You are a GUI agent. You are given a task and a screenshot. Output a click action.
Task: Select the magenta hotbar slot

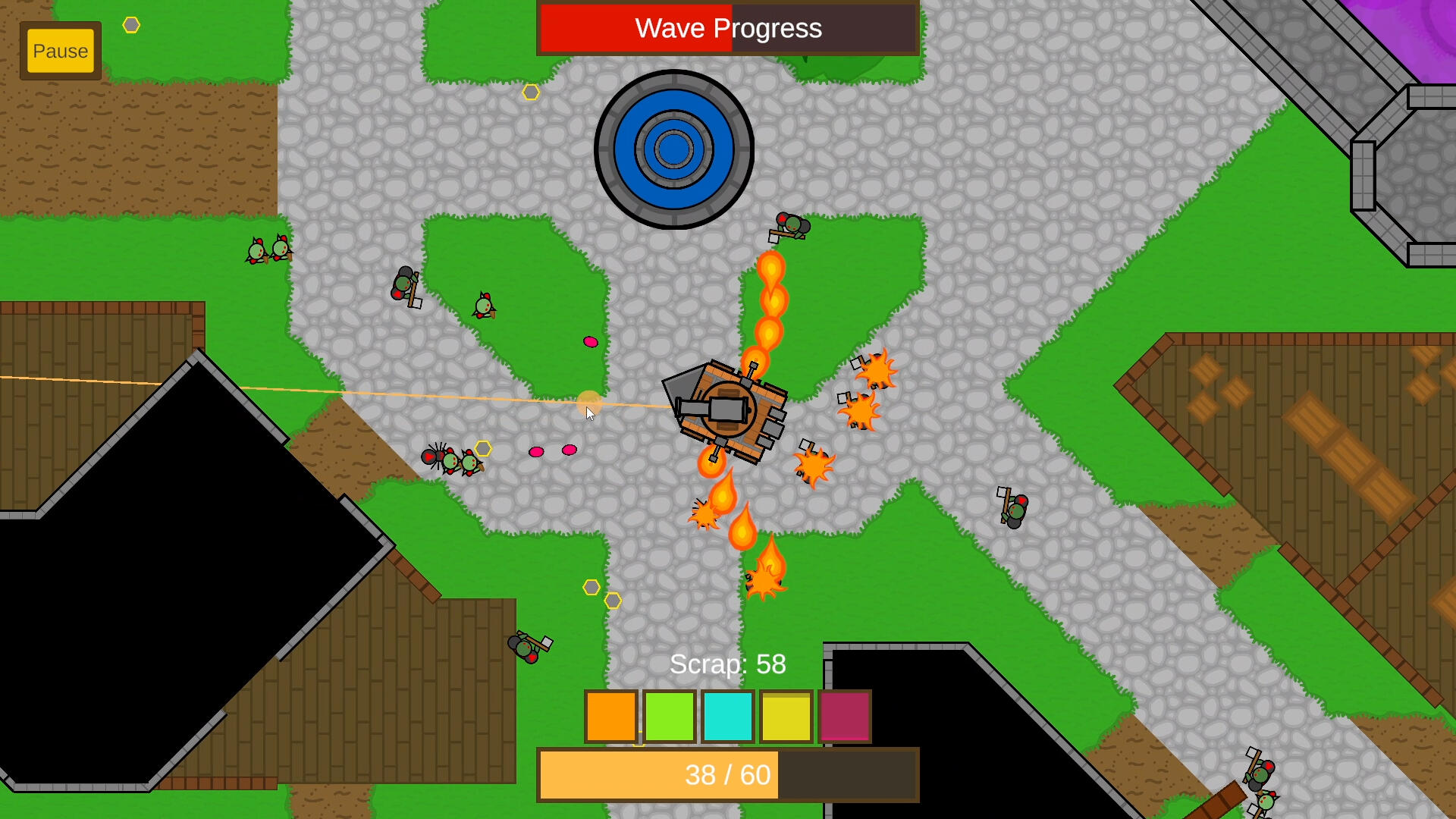tap(844, 716)
